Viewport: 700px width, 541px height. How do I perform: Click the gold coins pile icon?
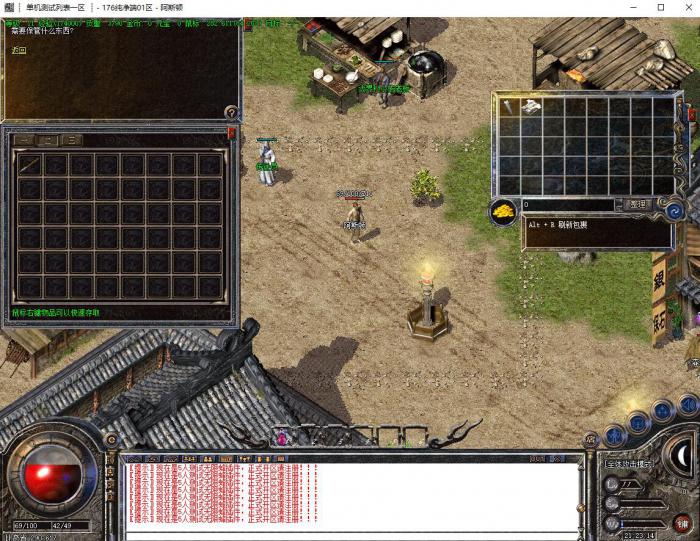click(x=503, y=209)
